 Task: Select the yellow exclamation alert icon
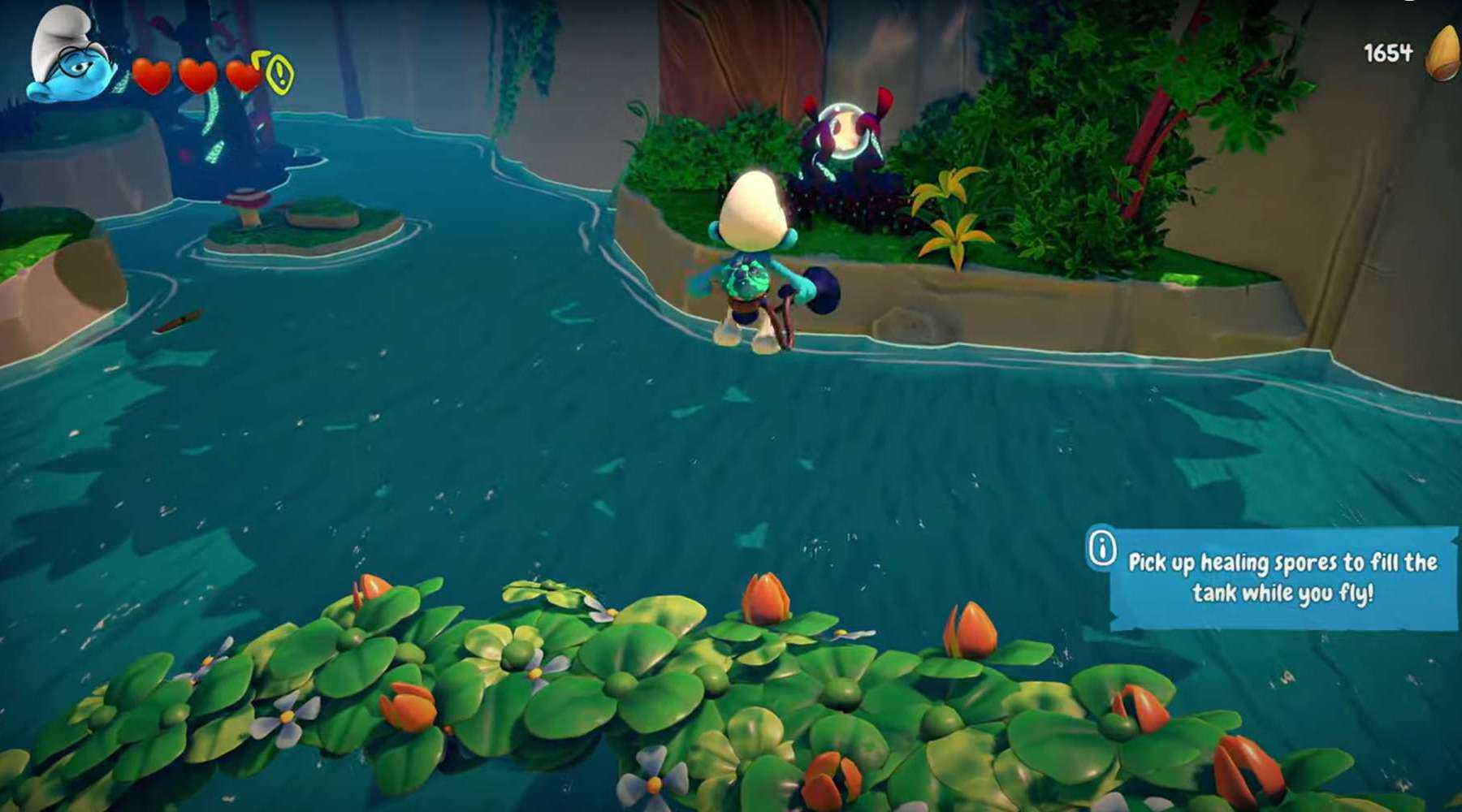(280, 75)
